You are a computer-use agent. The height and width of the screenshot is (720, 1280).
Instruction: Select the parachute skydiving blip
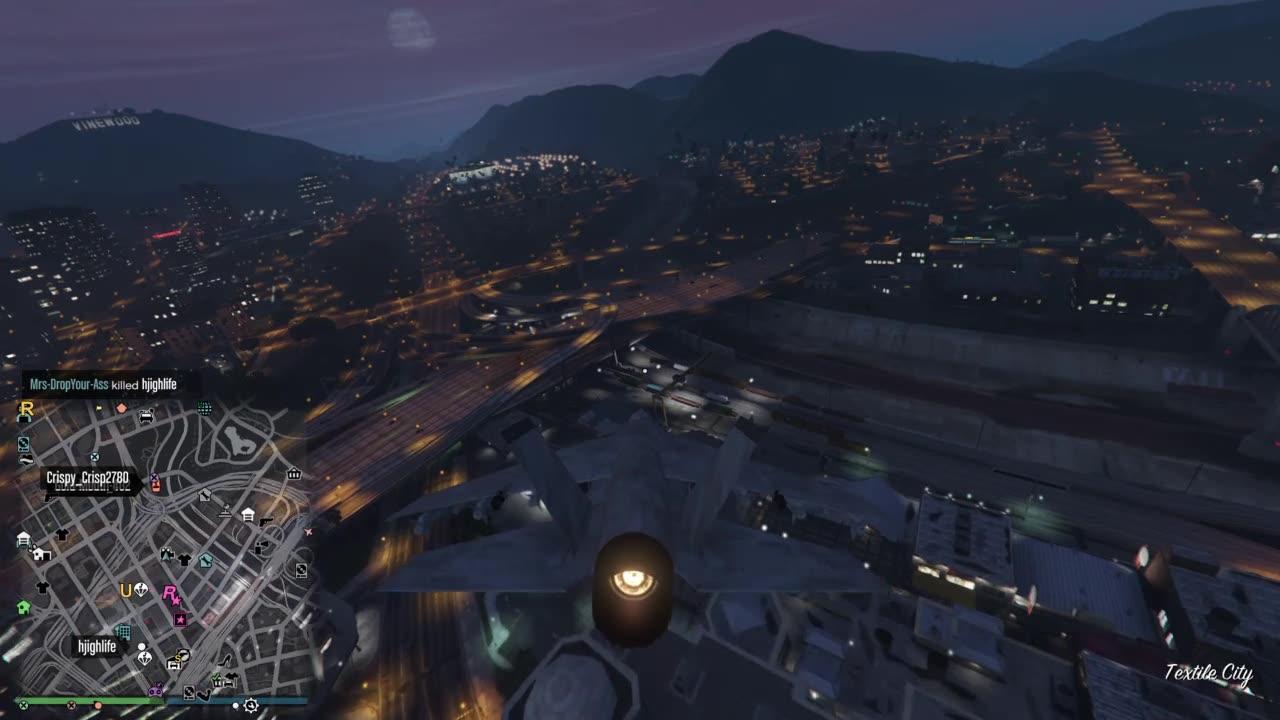coord(139,588)
